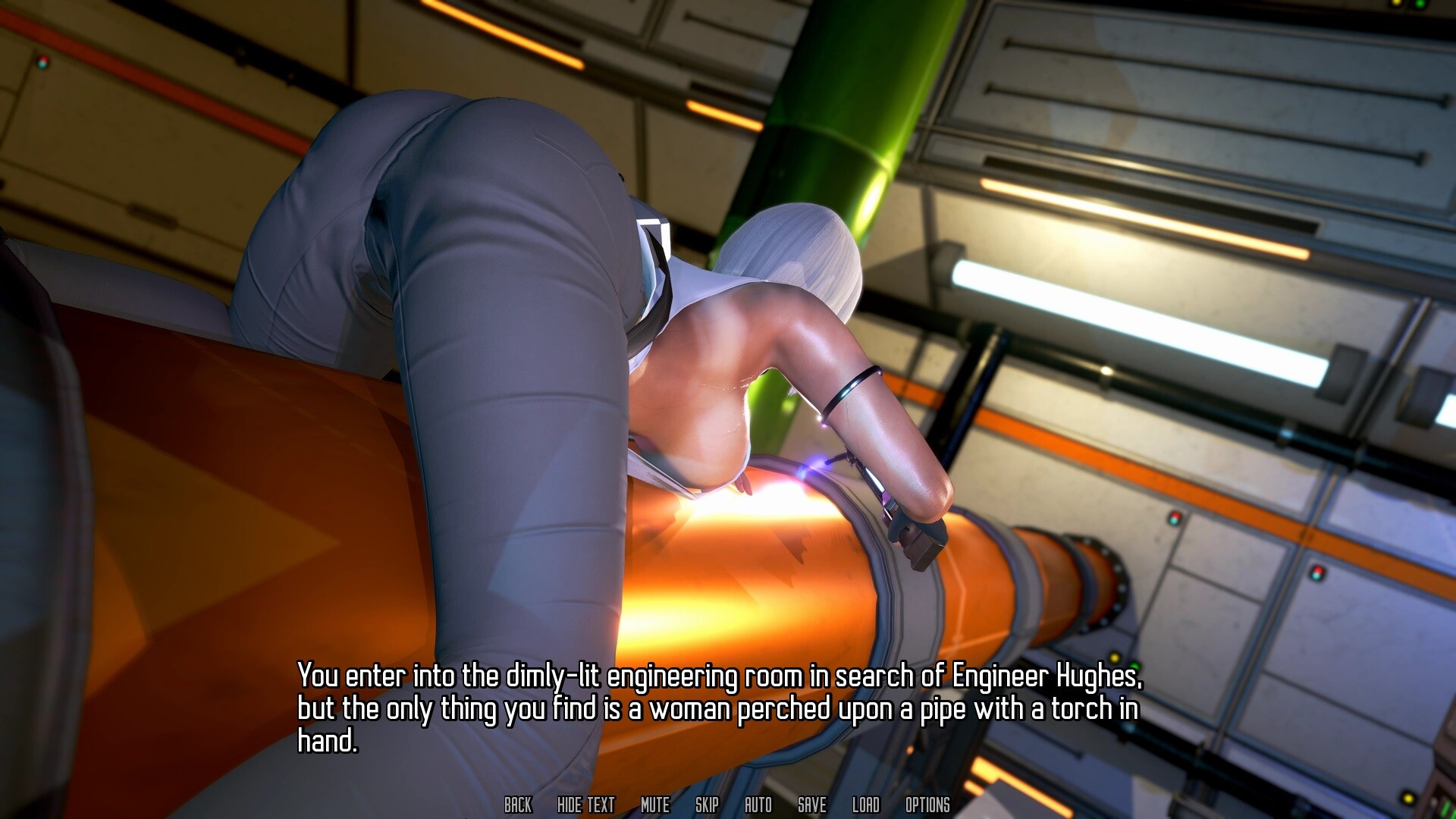The height and width of the screenshot is (819, 1456).
Task: Select AUTO from the bottom menu bar
Action: coord(757,806)
